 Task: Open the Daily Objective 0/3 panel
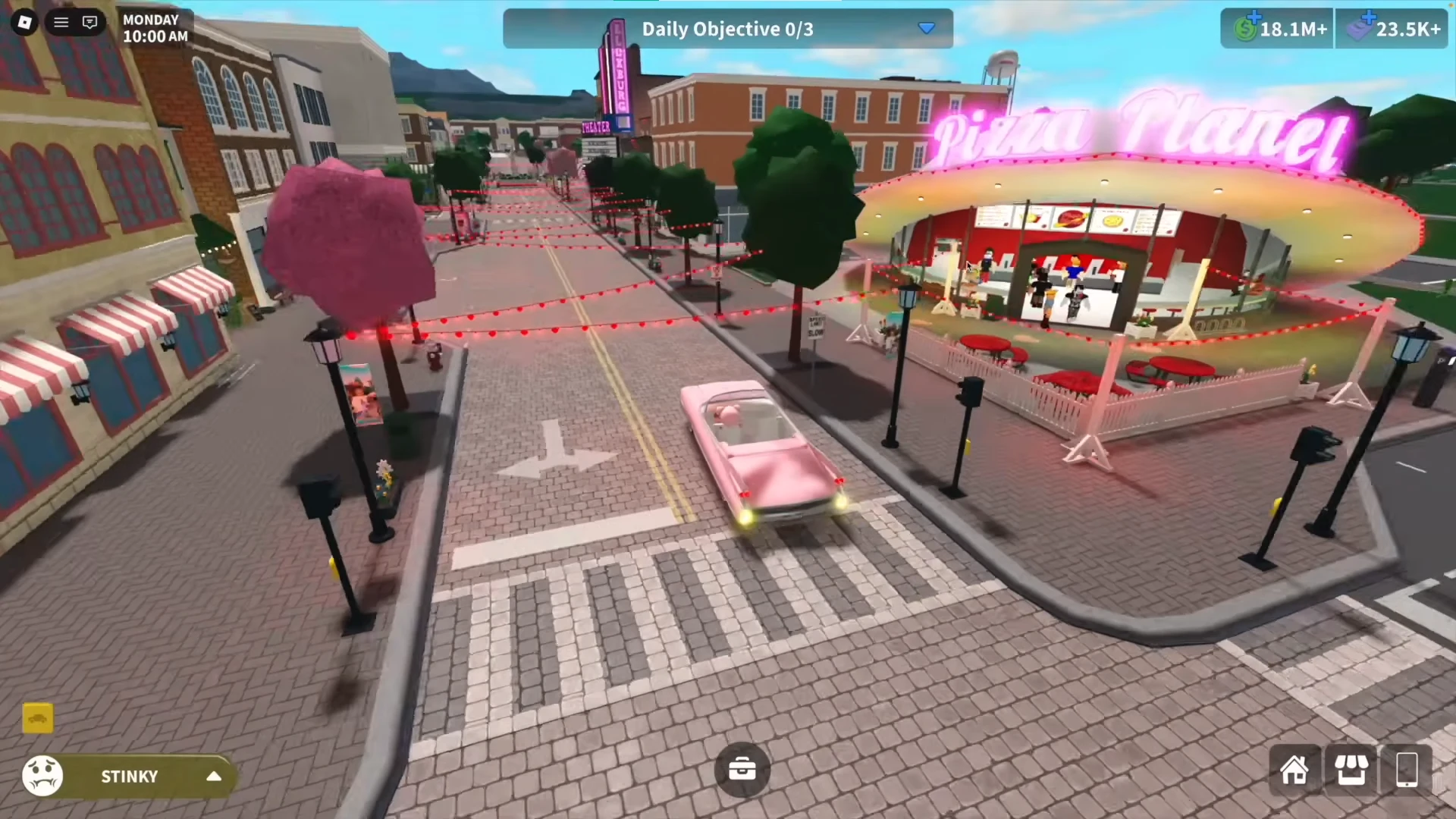pos(727,29)
